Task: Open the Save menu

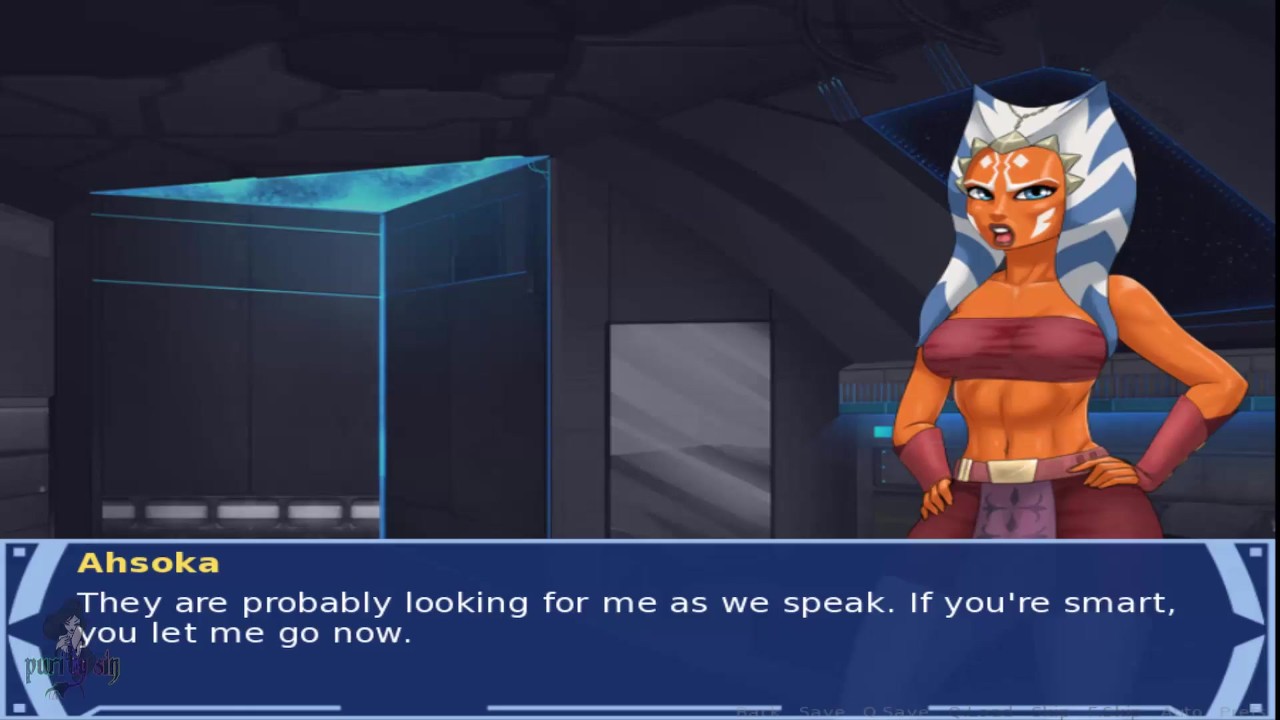Action: pos(820,711)
